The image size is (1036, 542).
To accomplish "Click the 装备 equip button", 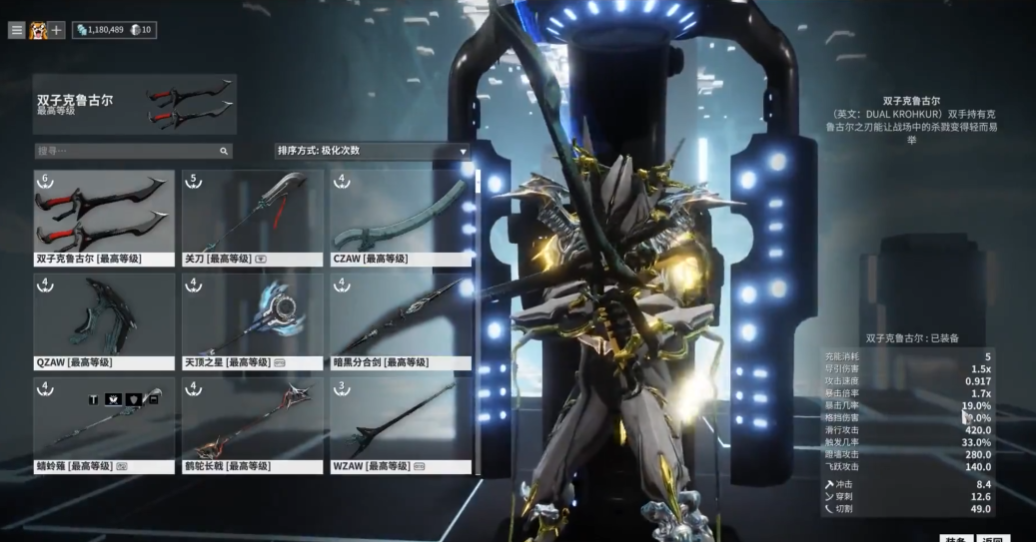I will (955, 538).
